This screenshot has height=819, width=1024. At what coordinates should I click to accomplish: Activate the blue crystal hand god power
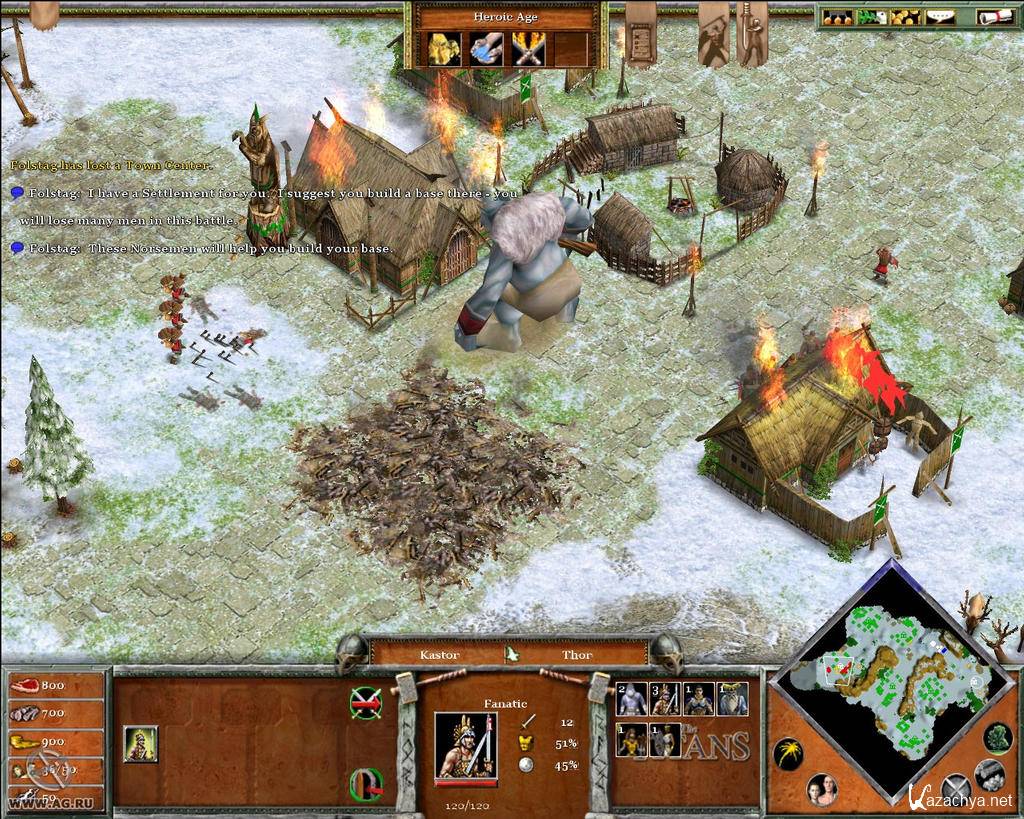coord(485,48)
